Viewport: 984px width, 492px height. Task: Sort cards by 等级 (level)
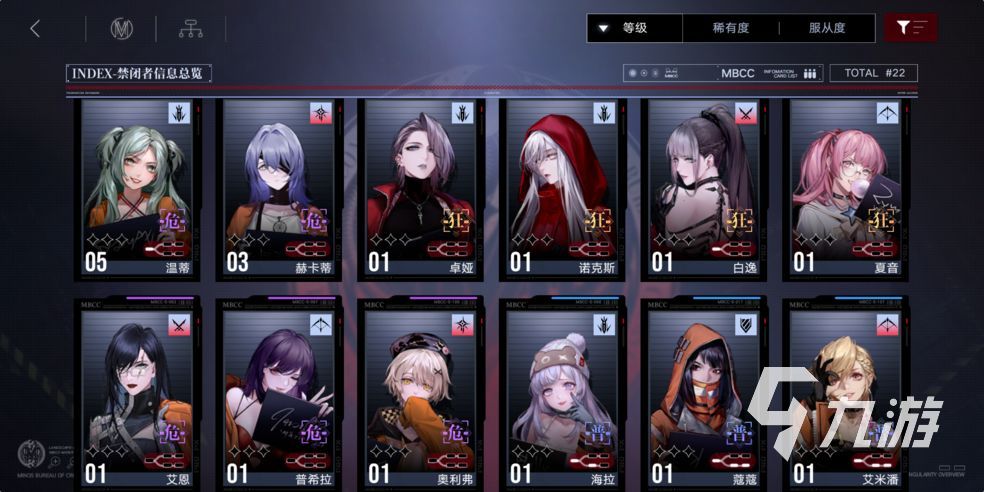[x=634, y=28]
